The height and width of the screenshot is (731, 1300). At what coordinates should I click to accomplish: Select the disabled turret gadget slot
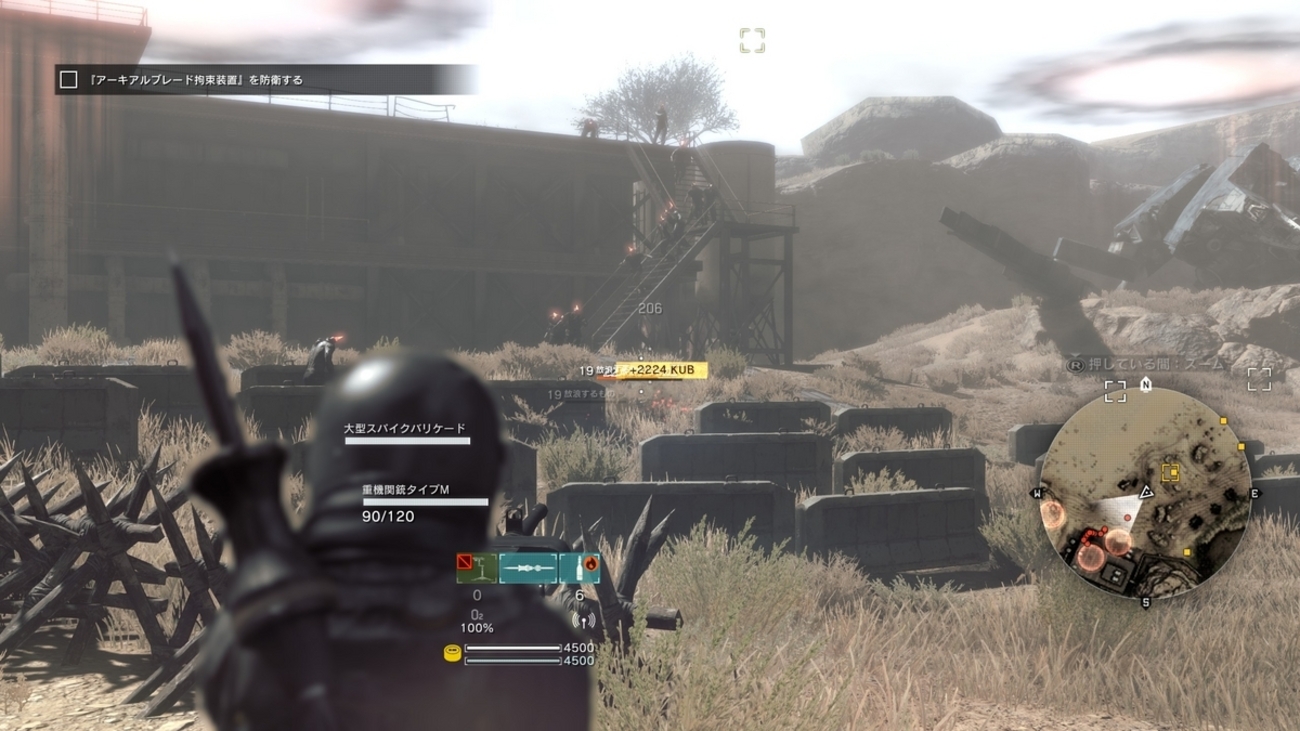click(476, 568)
